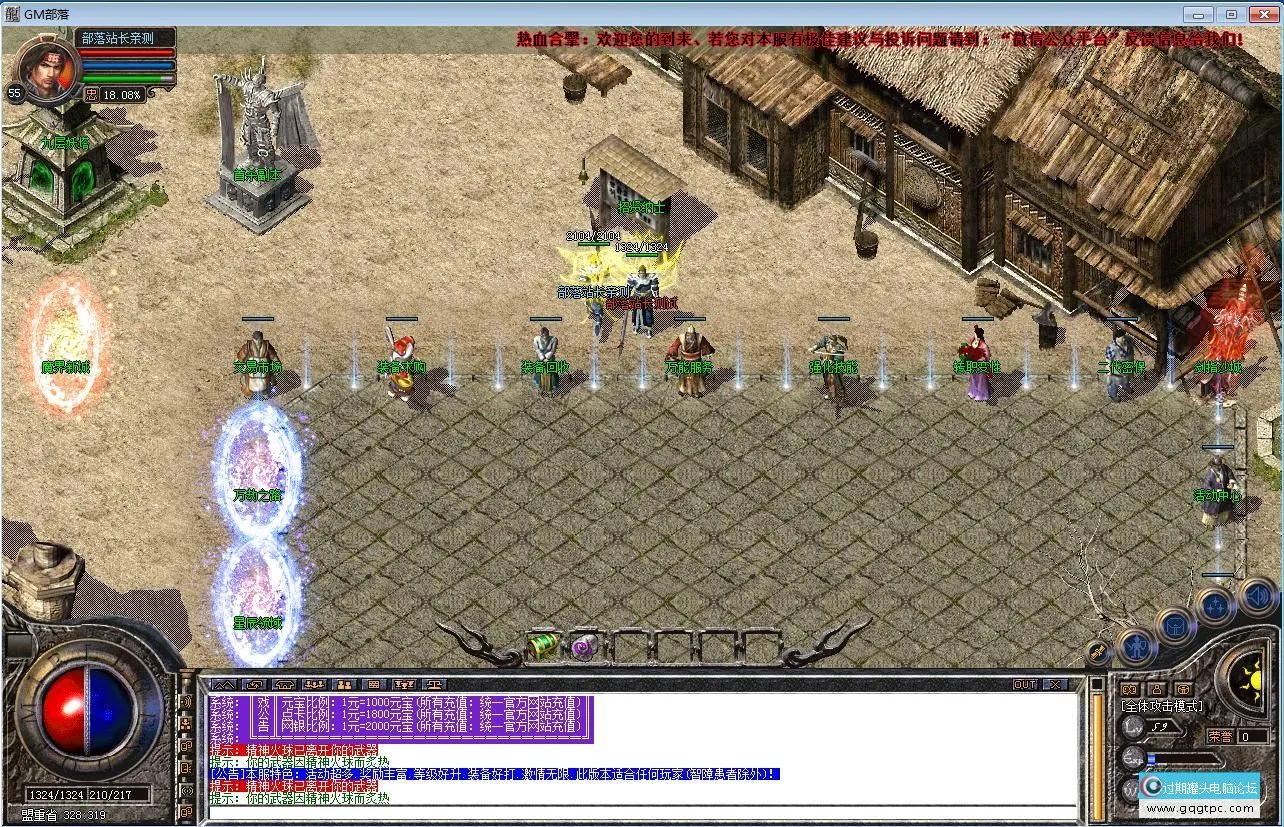This screenshot has height=827, width=1284.
Task: Open the skills window icon
Action: (1216, 605)
